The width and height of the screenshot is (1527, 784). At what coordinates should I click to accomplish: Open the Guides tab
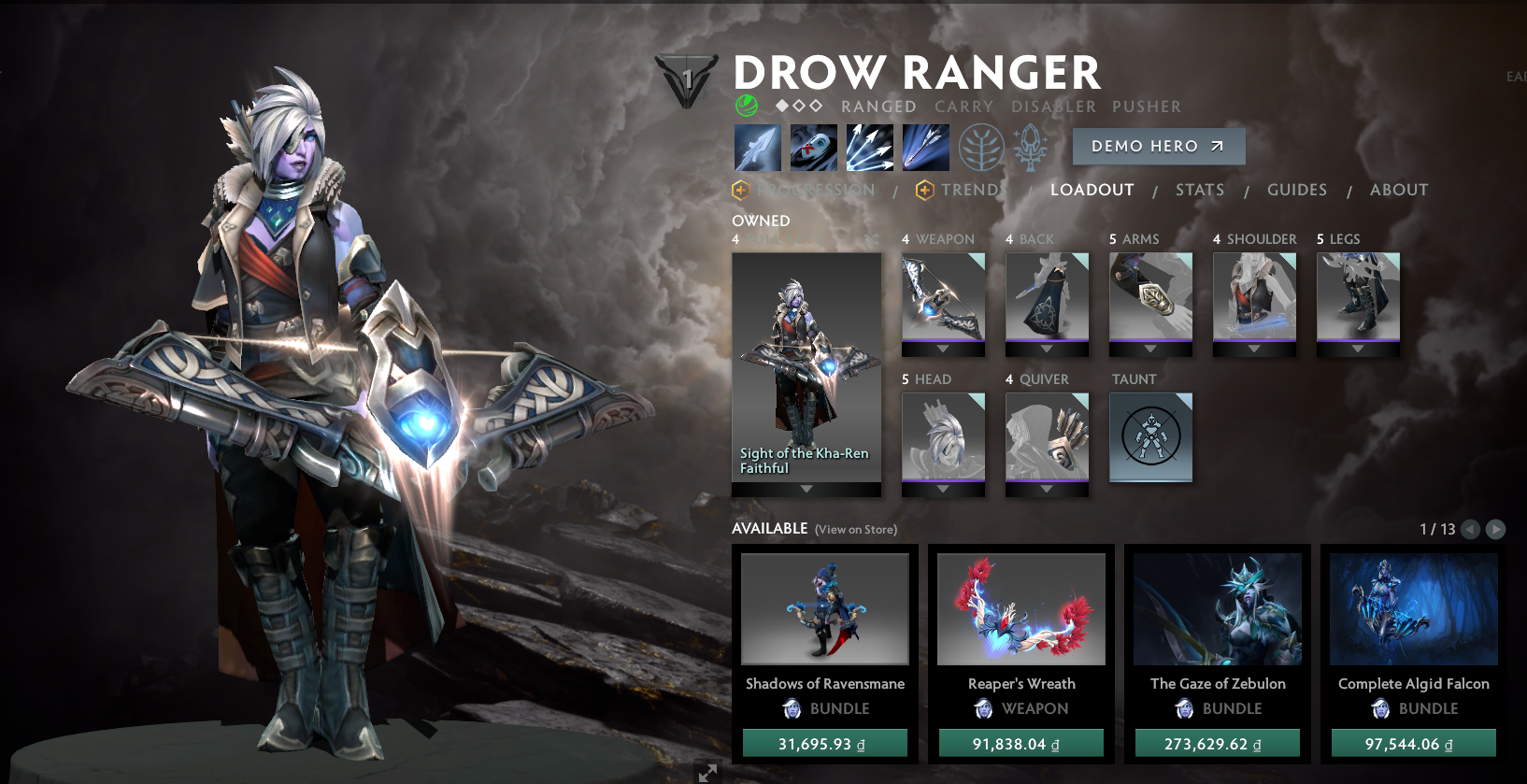[x=1296, y=190]
